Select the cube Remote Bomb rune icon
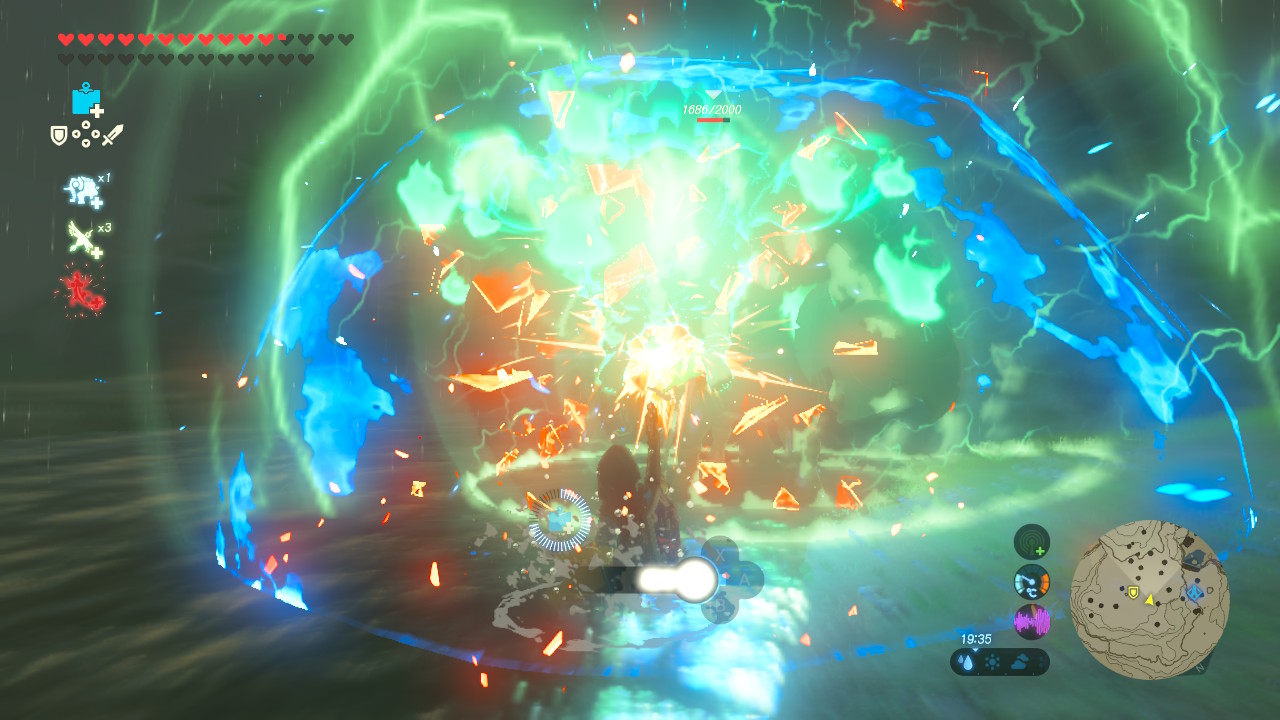 pyautogui.click(x=86, y=100)
